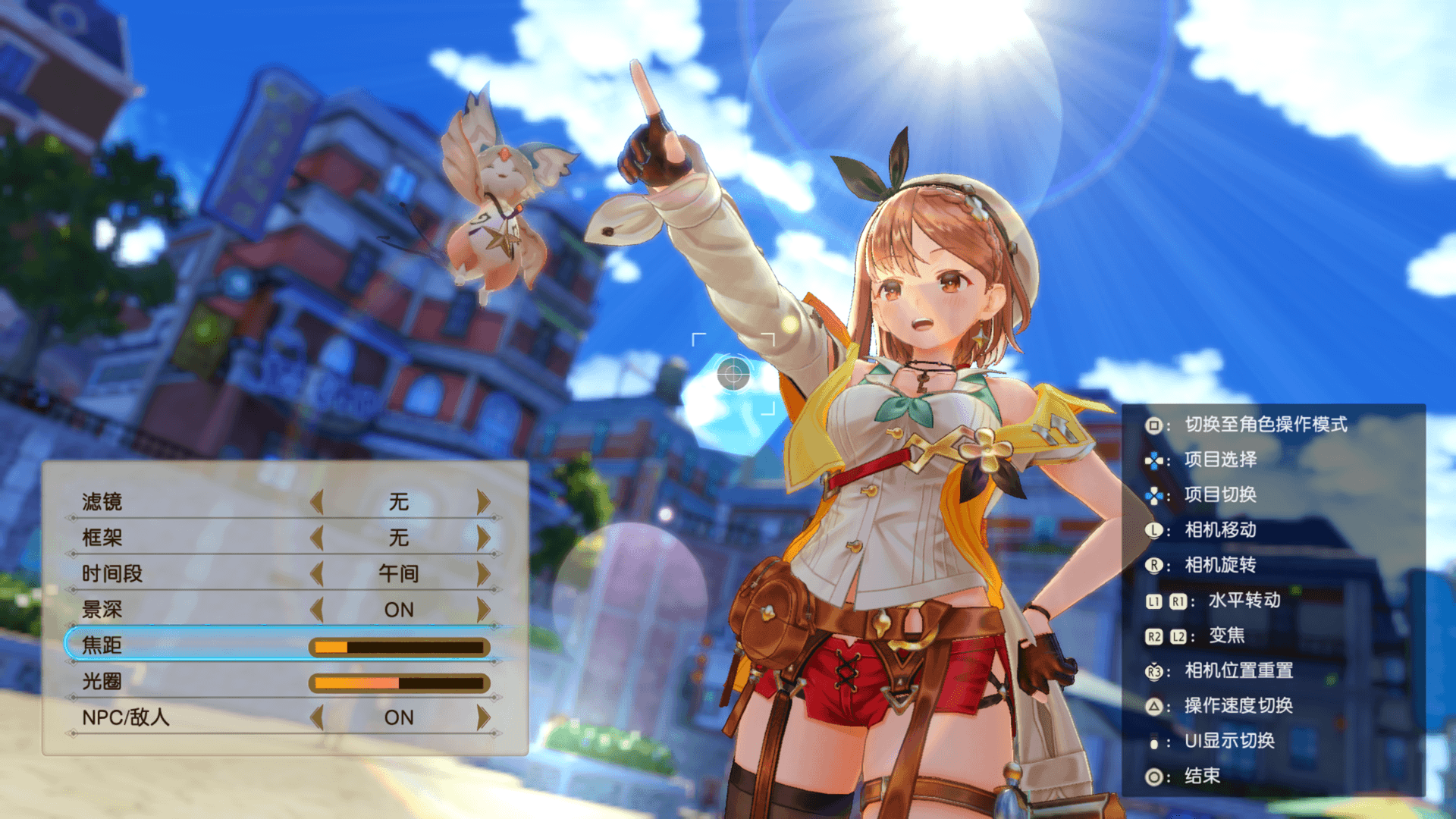This screenshot has width=1456, height=819.
Task: Change 时间段 time of day forward
Action: [x=483, y=573]
